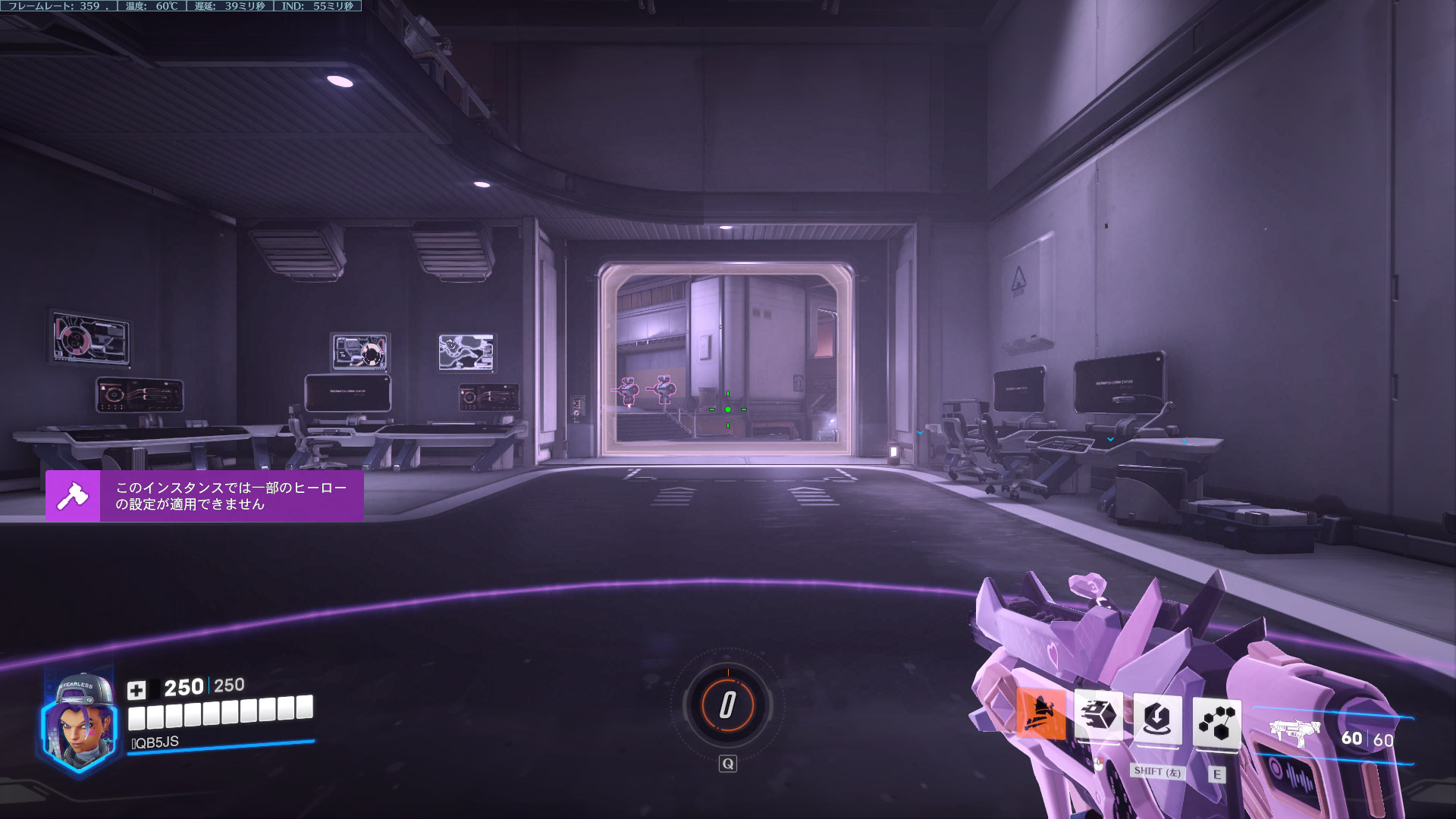Image resolution: width=1456 pixels, height=819 pixels.
Task: Open the purple hero settings notification banner
Action: tap(205, 496)
